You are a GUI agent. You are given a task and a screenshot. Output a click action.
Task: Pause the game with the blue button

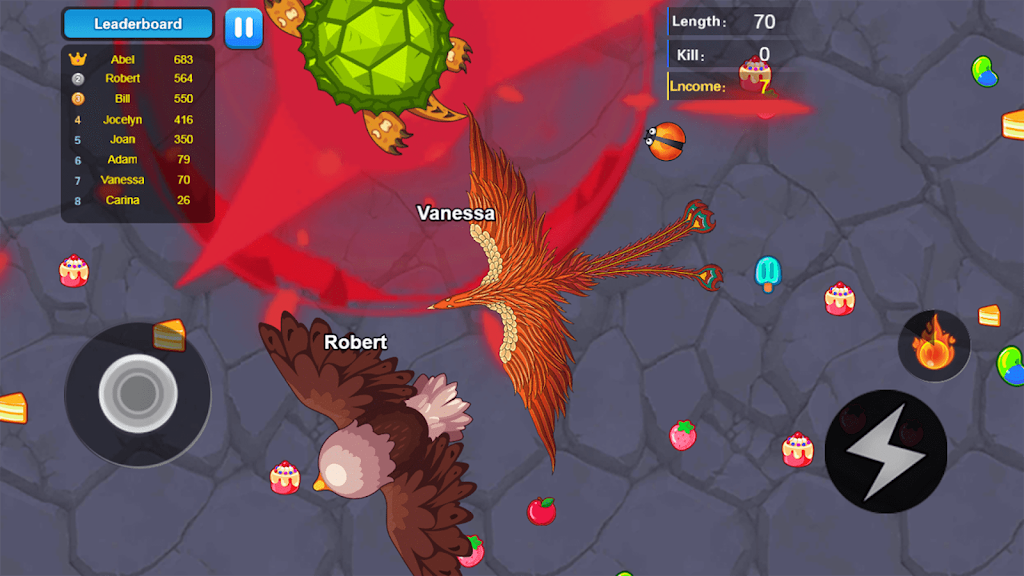pos(243,28)
